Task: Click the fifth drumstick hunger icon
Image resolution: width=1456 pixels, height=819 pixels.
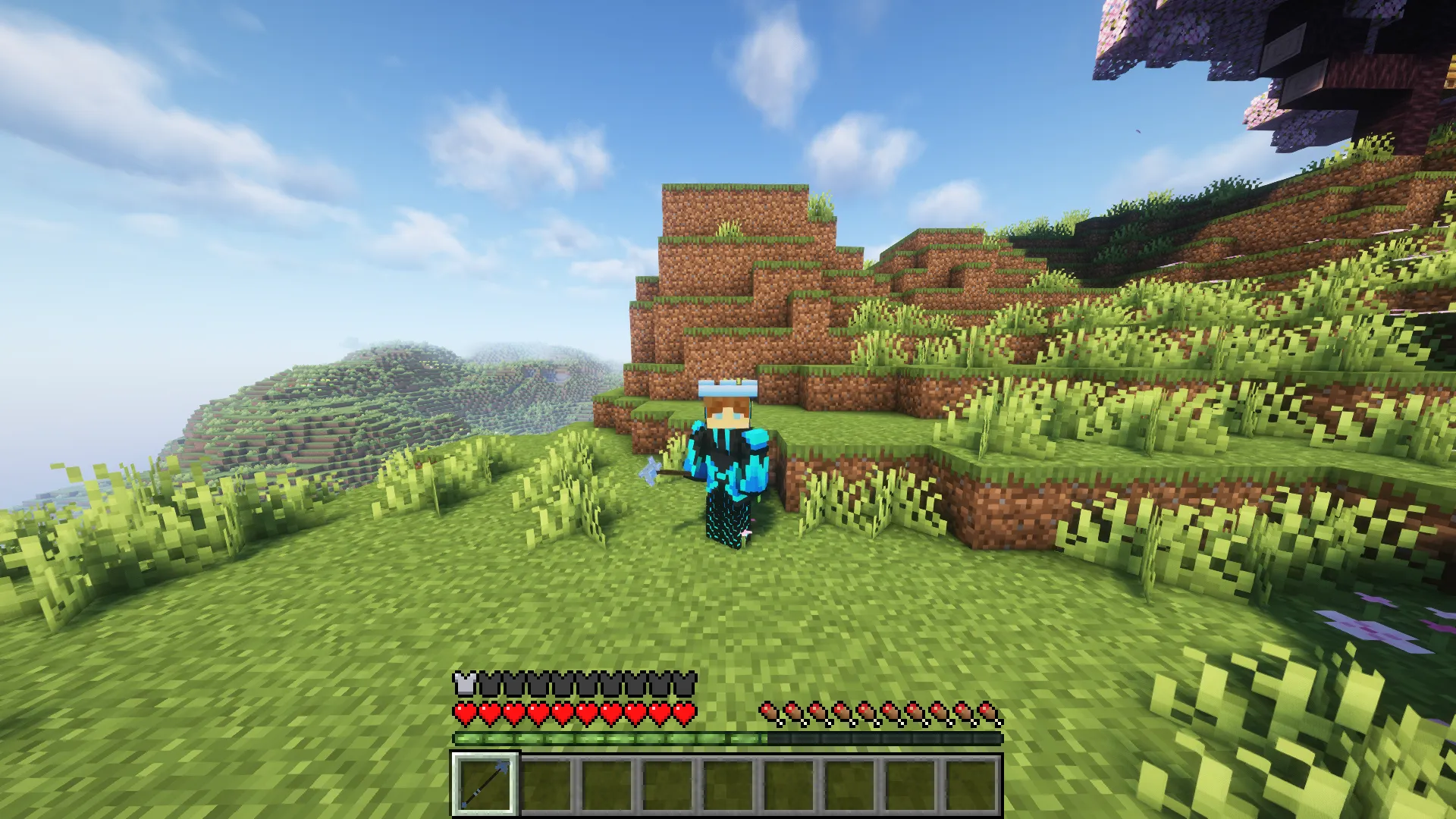Action: 866,711
